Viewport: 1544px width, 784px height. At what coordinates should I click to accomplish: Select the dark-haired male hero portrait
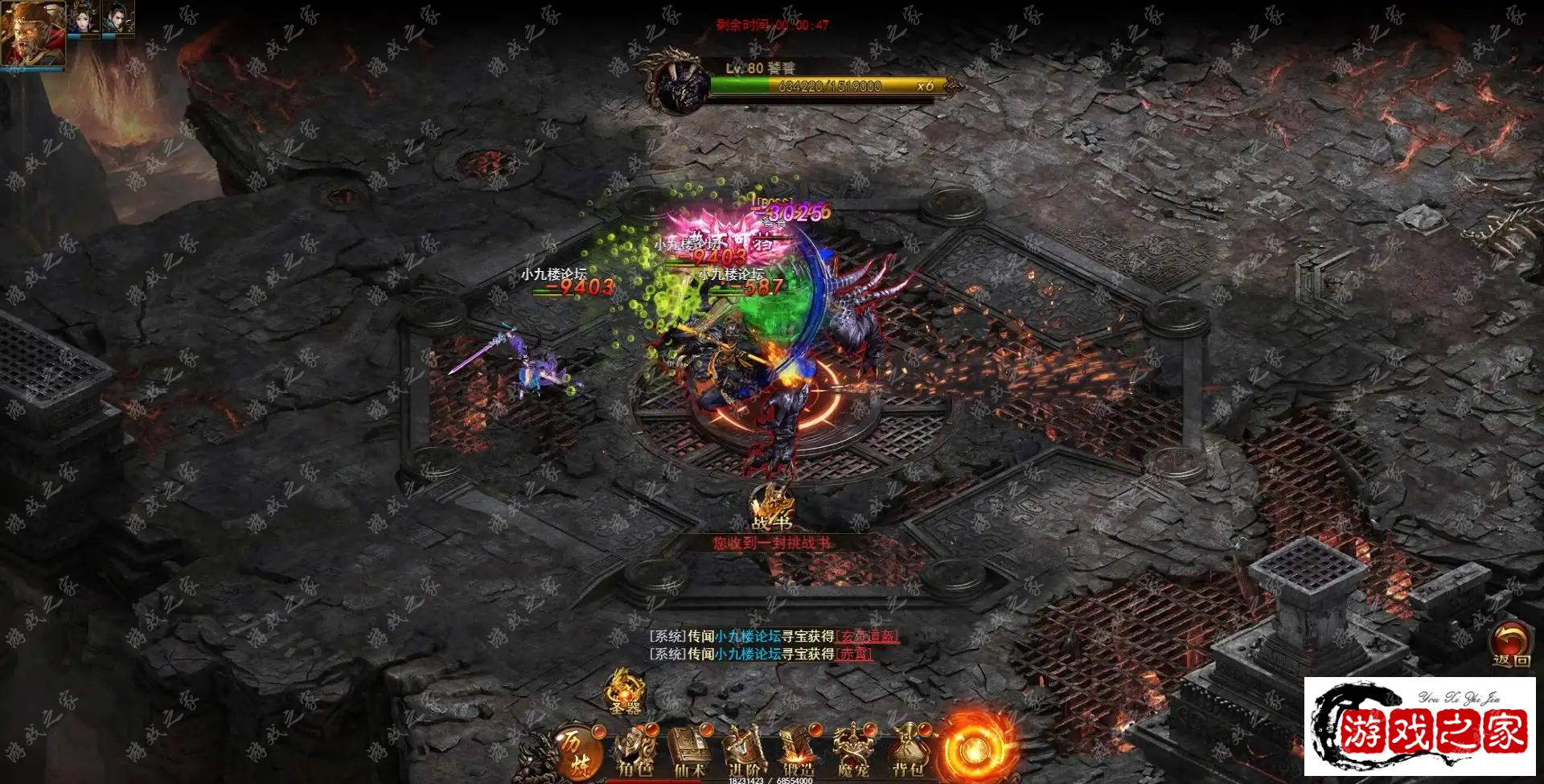click(117, 18)
